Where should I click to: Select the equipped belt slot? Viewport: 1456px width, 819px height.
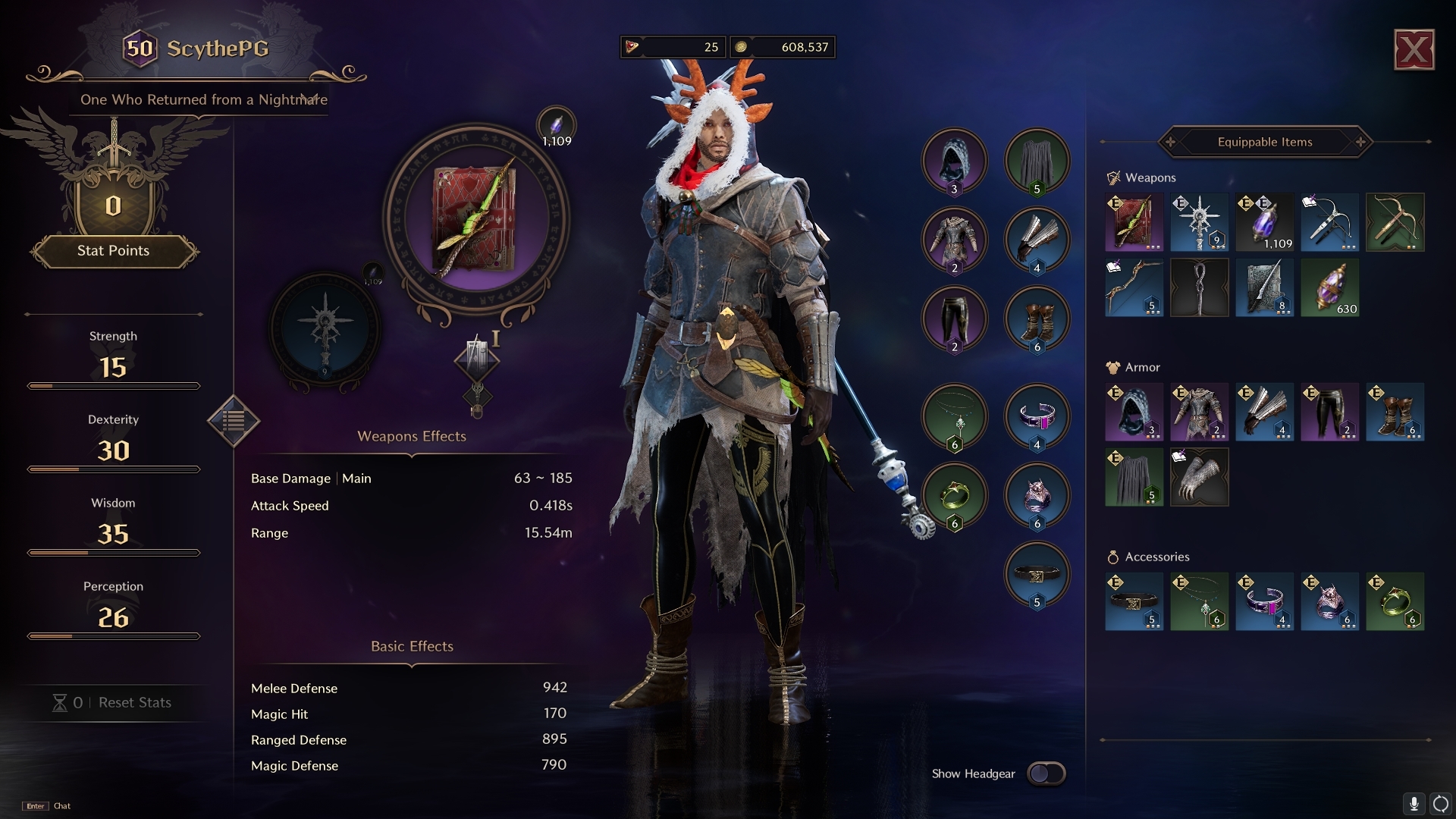tap(1037, 576)
